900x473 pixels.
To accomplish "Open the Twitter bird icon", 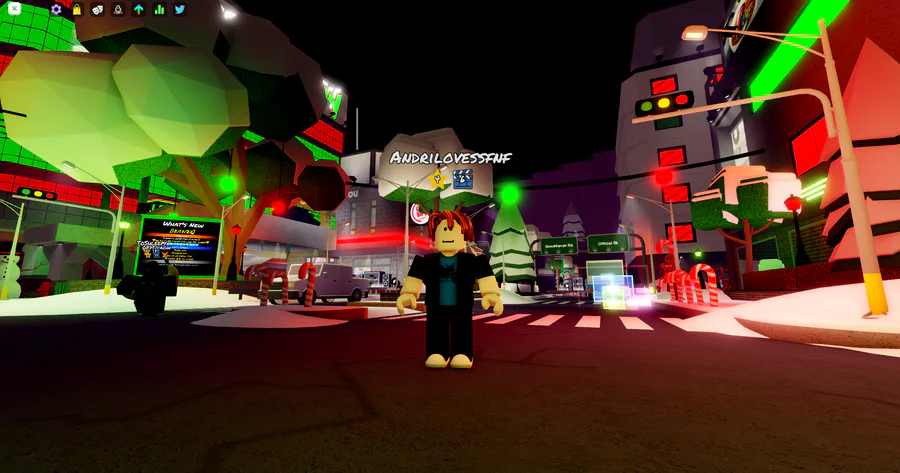I will [x=180, y=9].
